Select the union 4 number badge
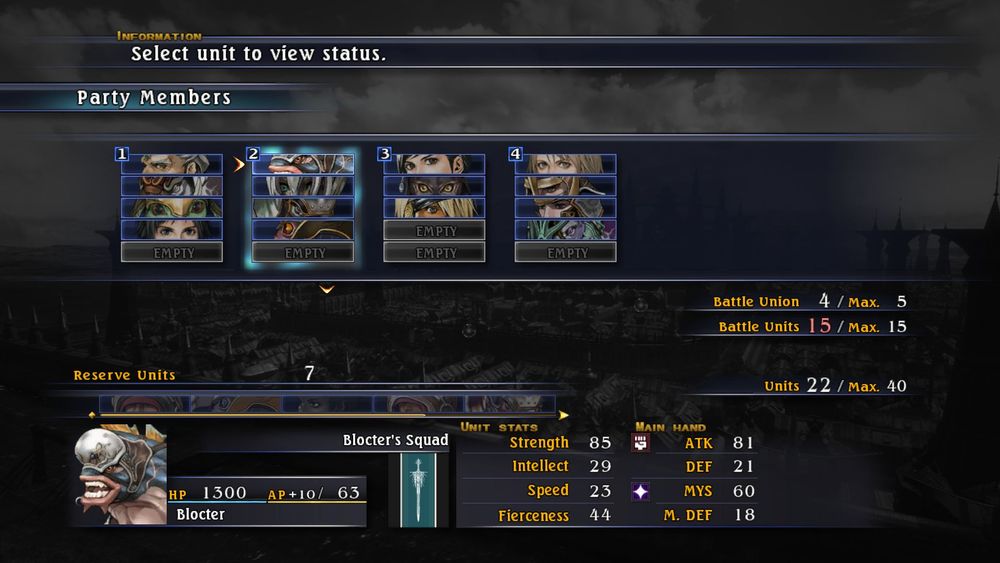Screen dimensions: 1000x563 [x=516, y=154]
